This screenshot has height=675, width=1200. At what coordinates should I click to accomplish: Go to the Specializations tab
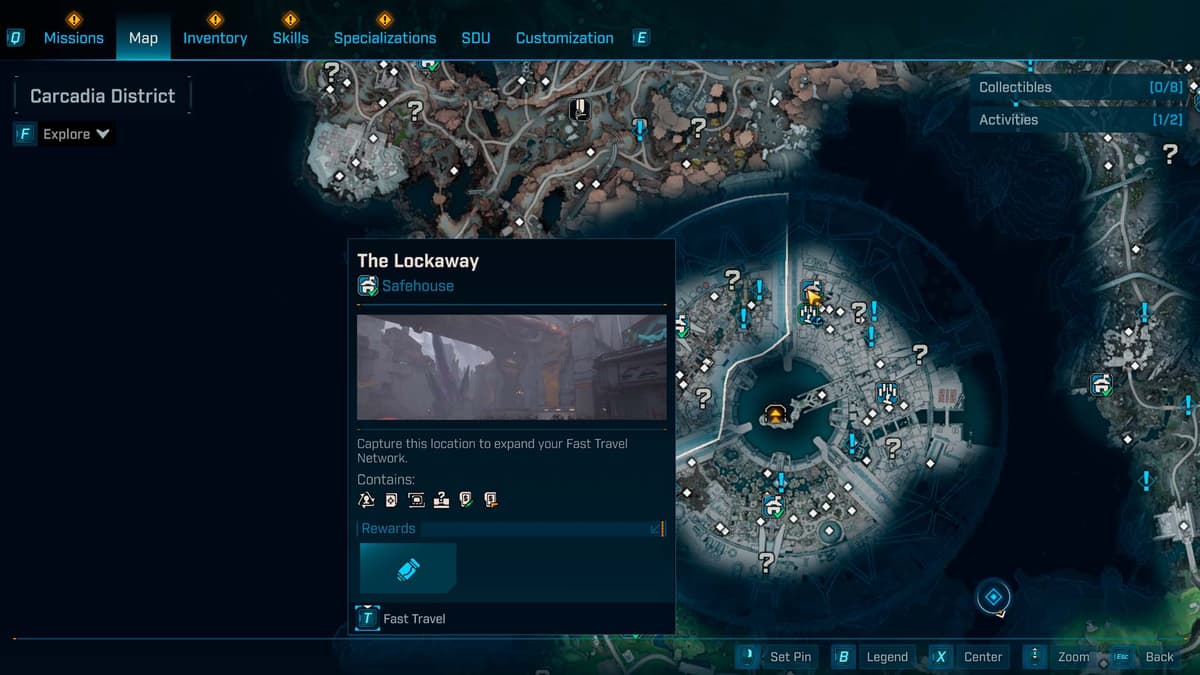coord(384,38)
